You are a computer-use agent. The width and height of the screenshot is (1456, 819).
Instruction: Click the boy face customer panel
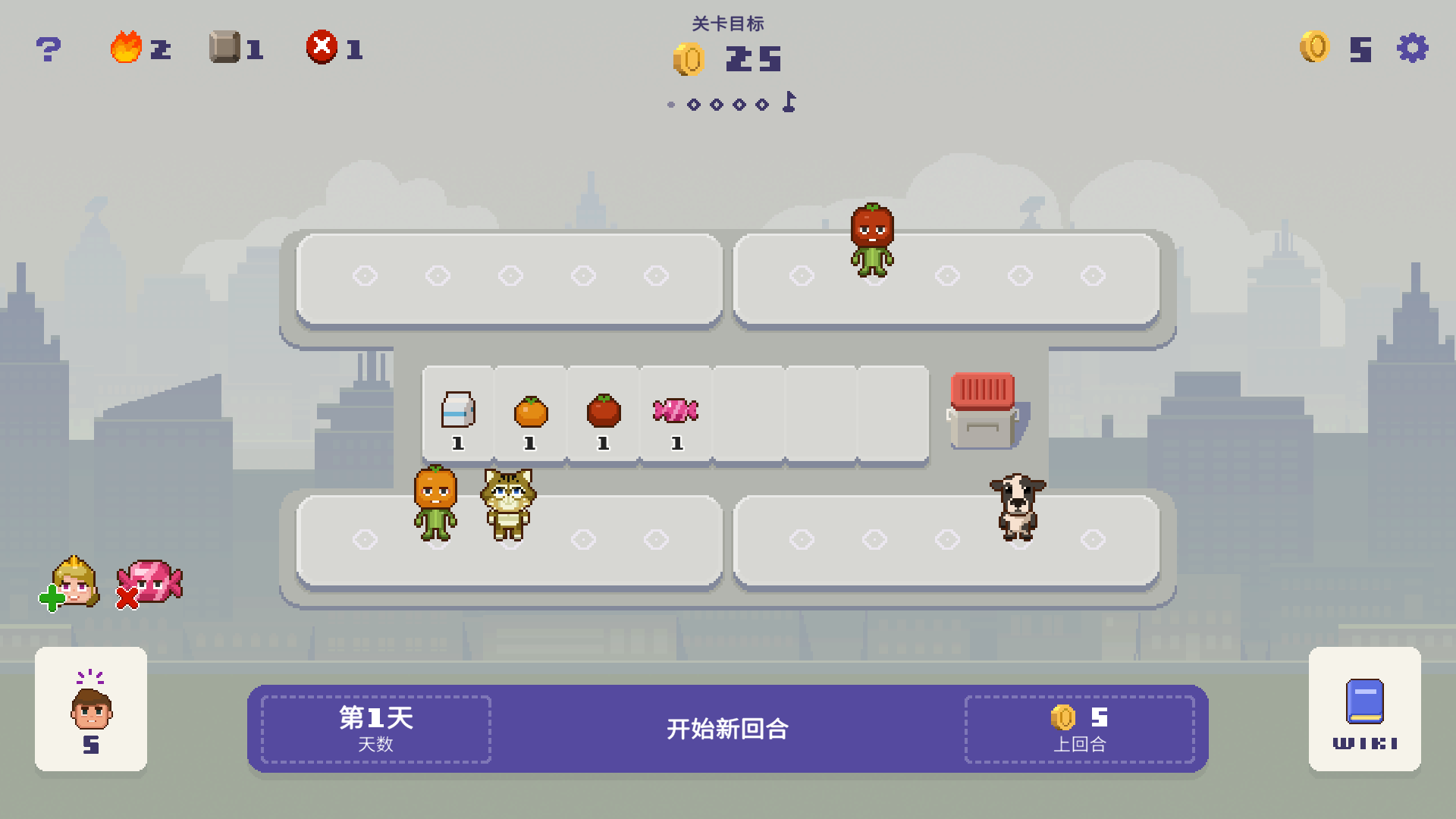pos(91,709)
